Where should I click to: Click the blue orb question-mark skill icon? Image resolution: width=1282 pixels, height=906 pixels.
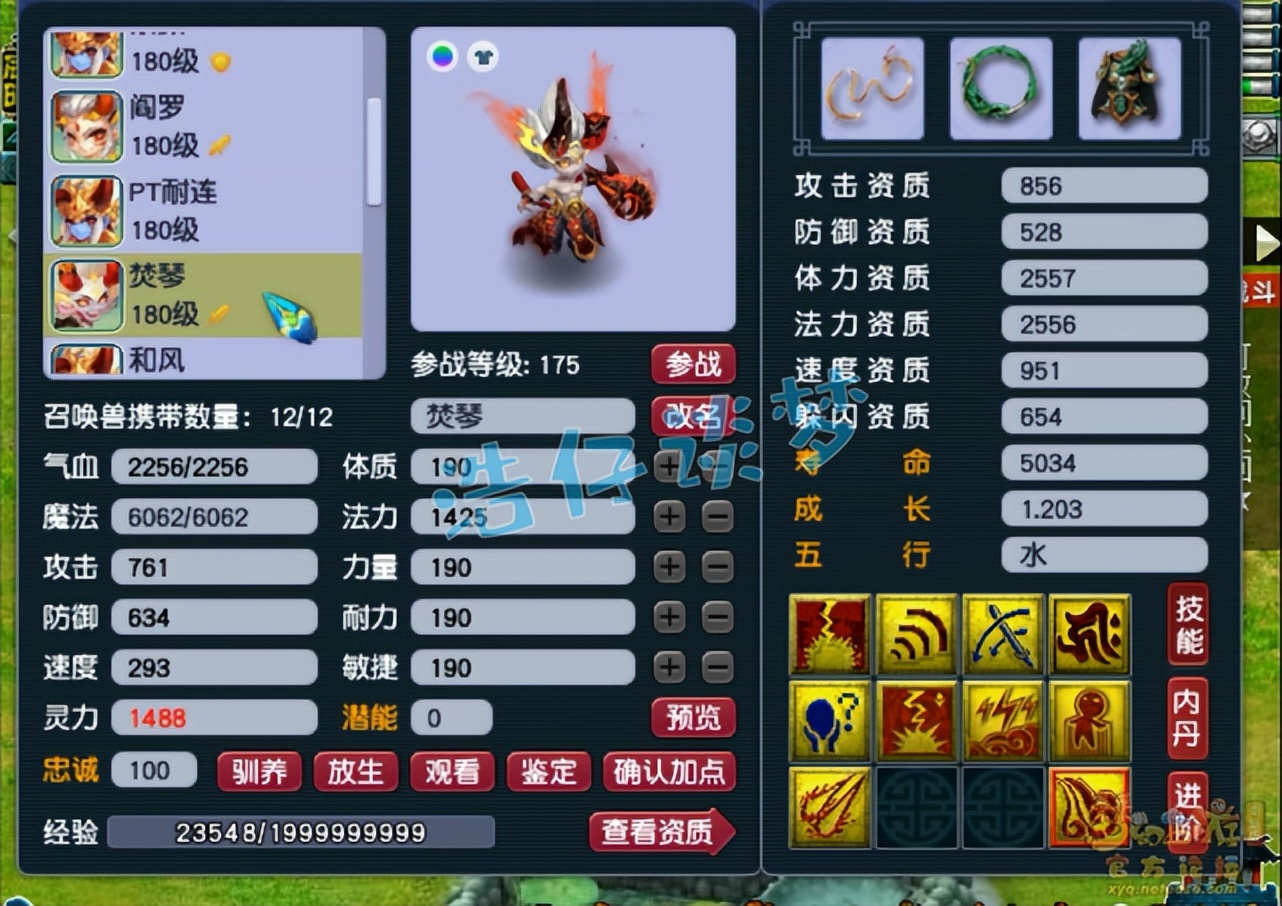[x=830, y=718]
